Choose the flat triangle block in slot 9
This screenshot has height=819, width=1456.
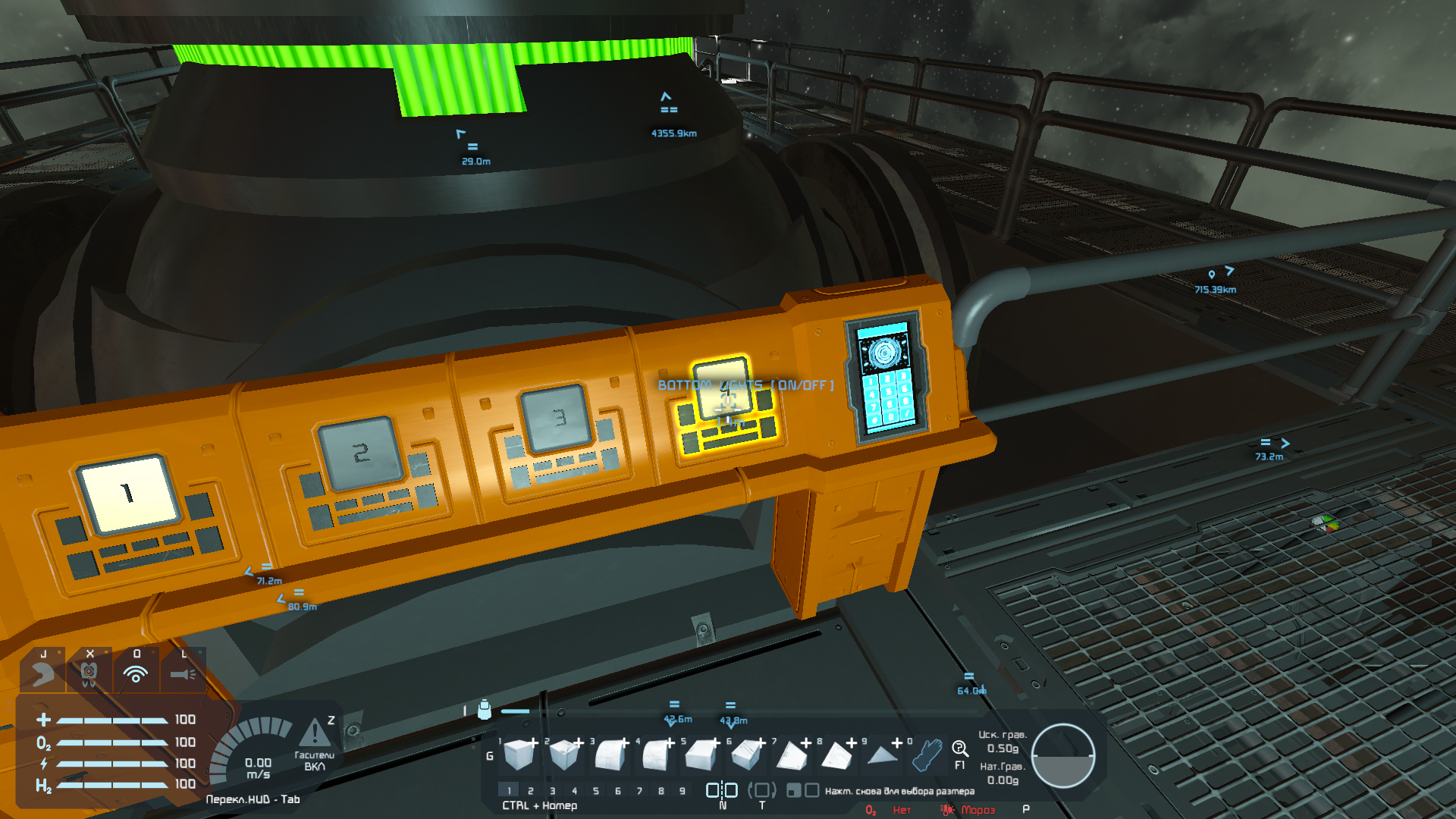tap(882, 755)
